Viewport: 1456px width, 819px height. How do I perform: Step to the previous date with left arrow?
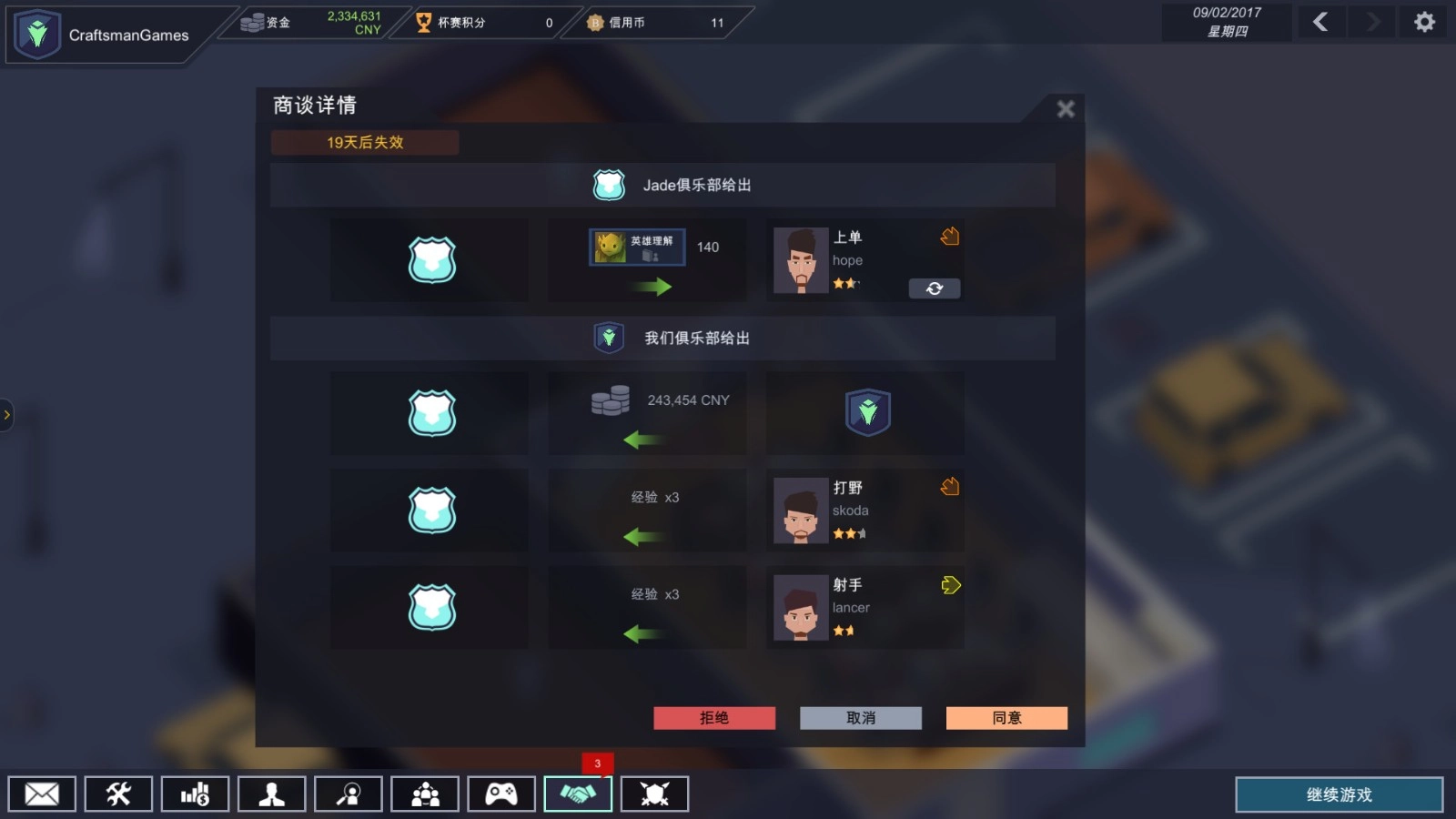[1320, 22]
